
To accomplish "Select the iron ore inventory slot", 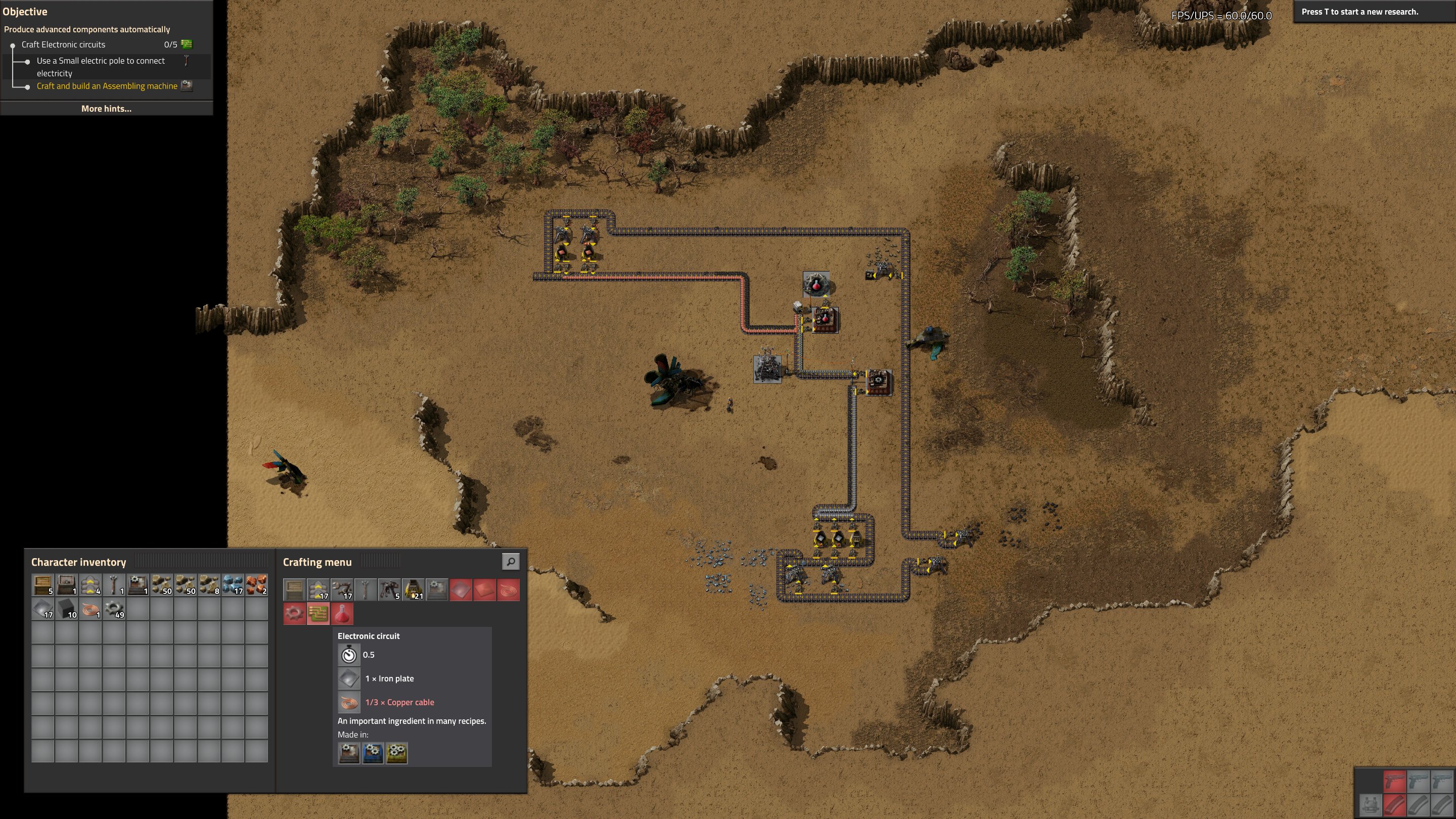I will click(233, 585).
